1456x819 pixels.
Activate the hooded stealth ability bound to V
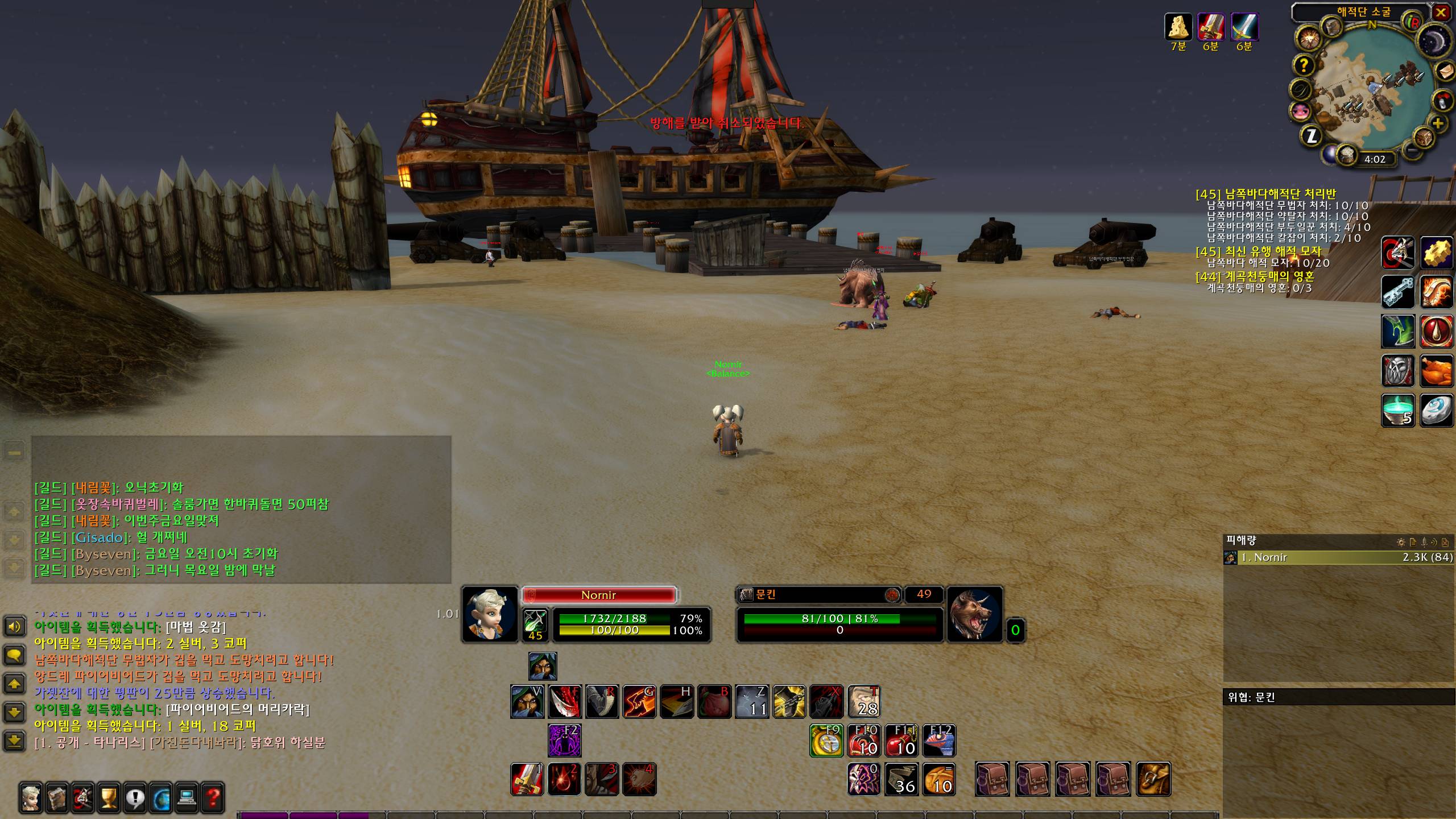tap(527, 701)
